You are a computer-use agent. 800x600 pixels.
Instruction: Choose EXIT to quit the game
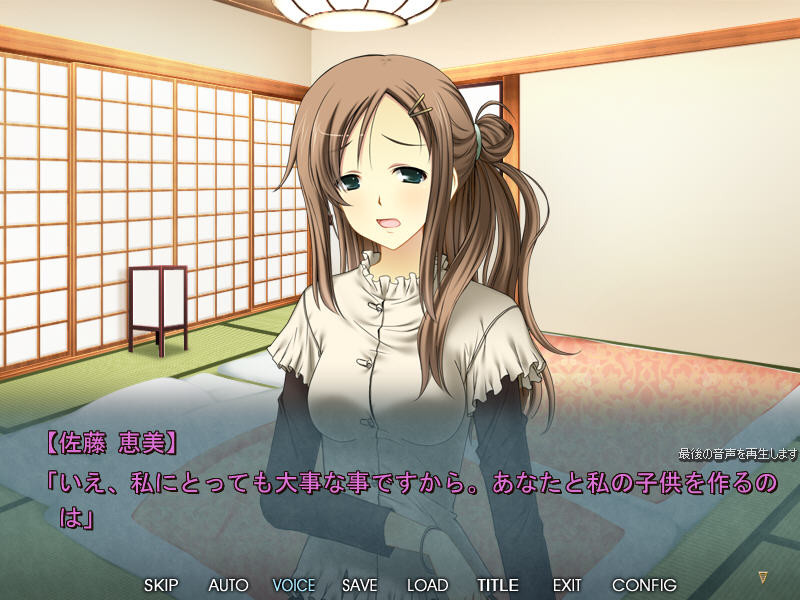pyautogui.click(x=566, y=585)
